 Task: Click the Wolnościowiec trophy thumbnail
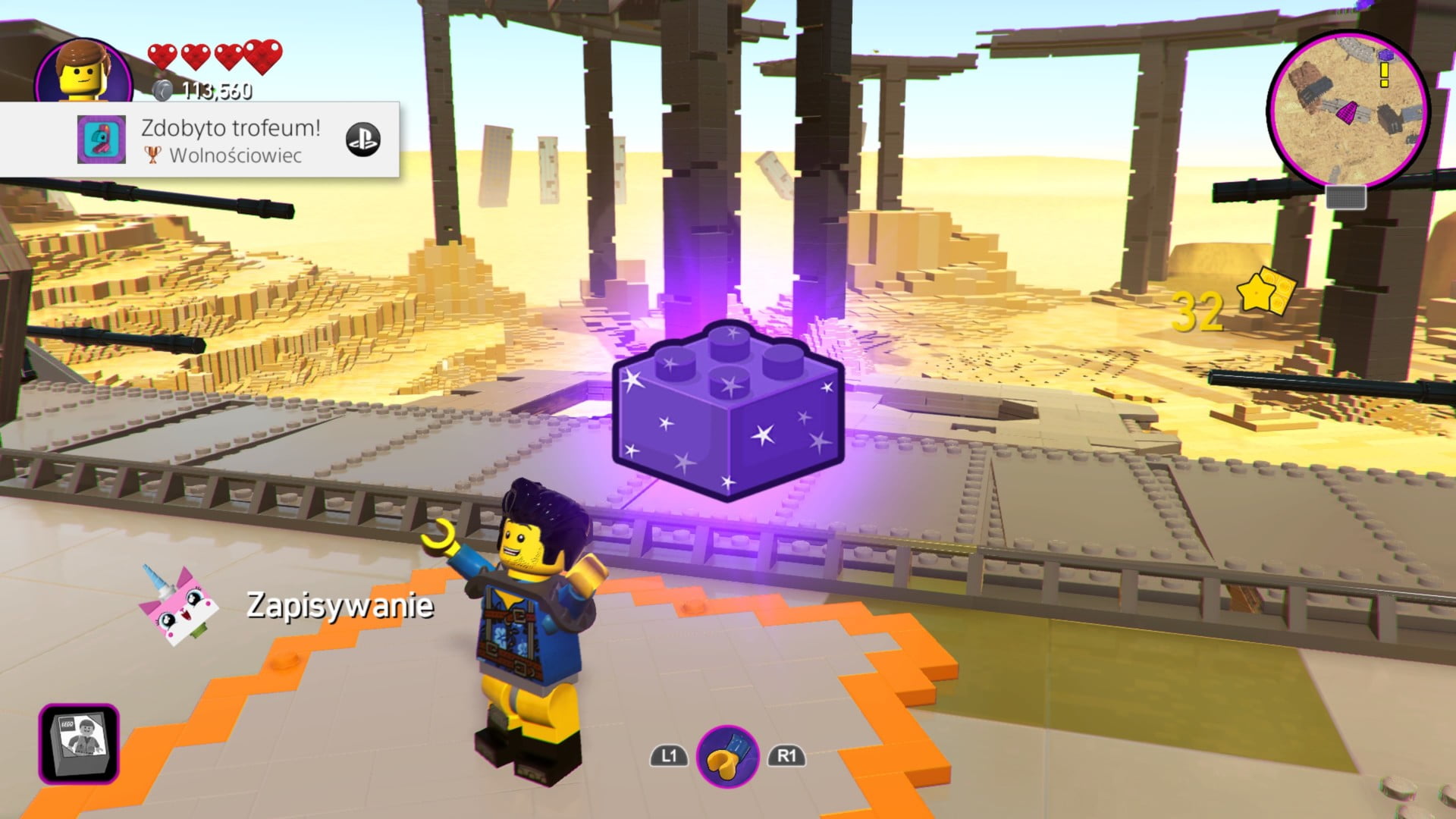102,140
